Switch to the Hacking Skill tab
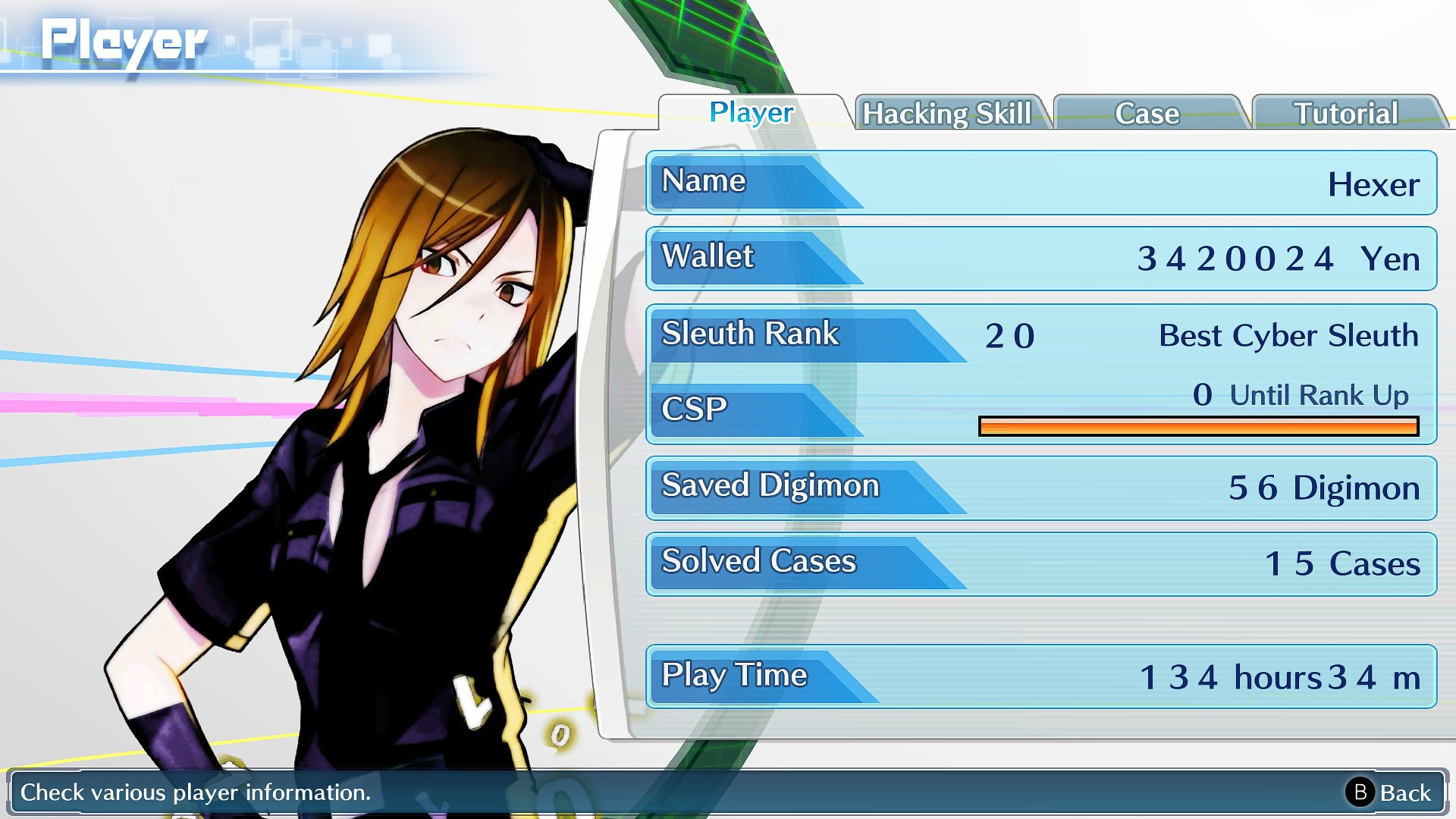 point(948,114)
